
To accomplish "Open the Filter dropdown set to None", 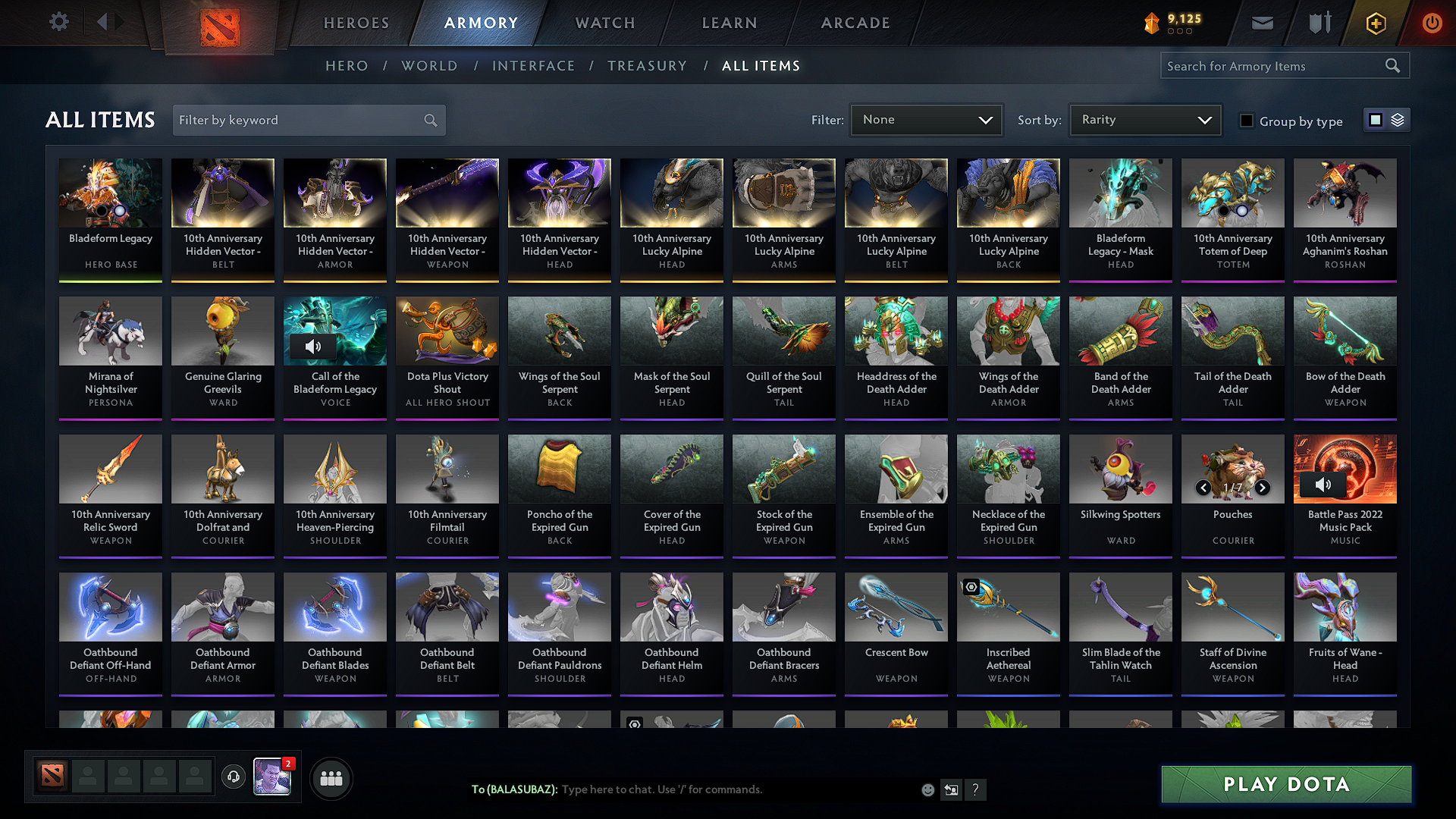I will coord(925,120).
